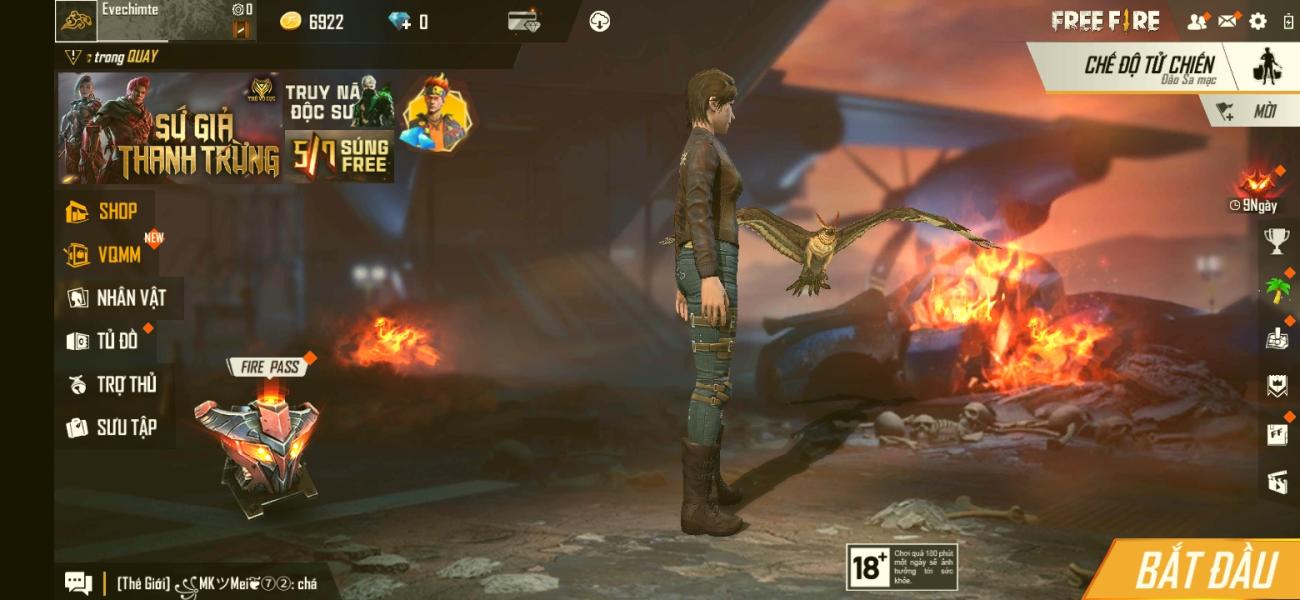Image resolution: width=1300 pixels, height=600 pixels.
Task: Open the 5/7 Súng Free event banner
Action: click(339, 156)
